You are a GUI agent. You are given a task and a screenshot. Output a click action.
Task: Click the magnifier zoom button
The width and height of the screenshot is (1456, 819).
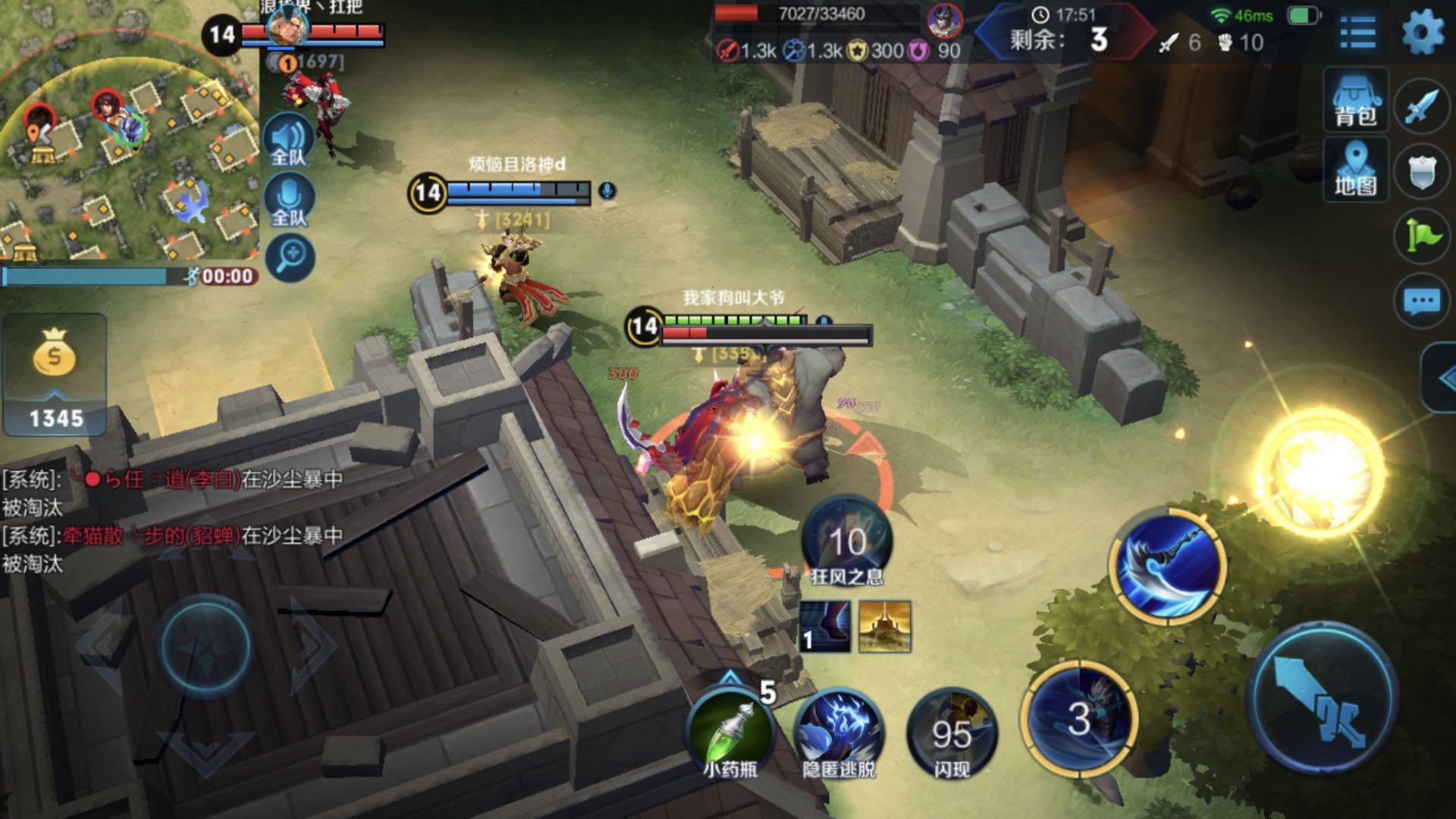(290, 257)
